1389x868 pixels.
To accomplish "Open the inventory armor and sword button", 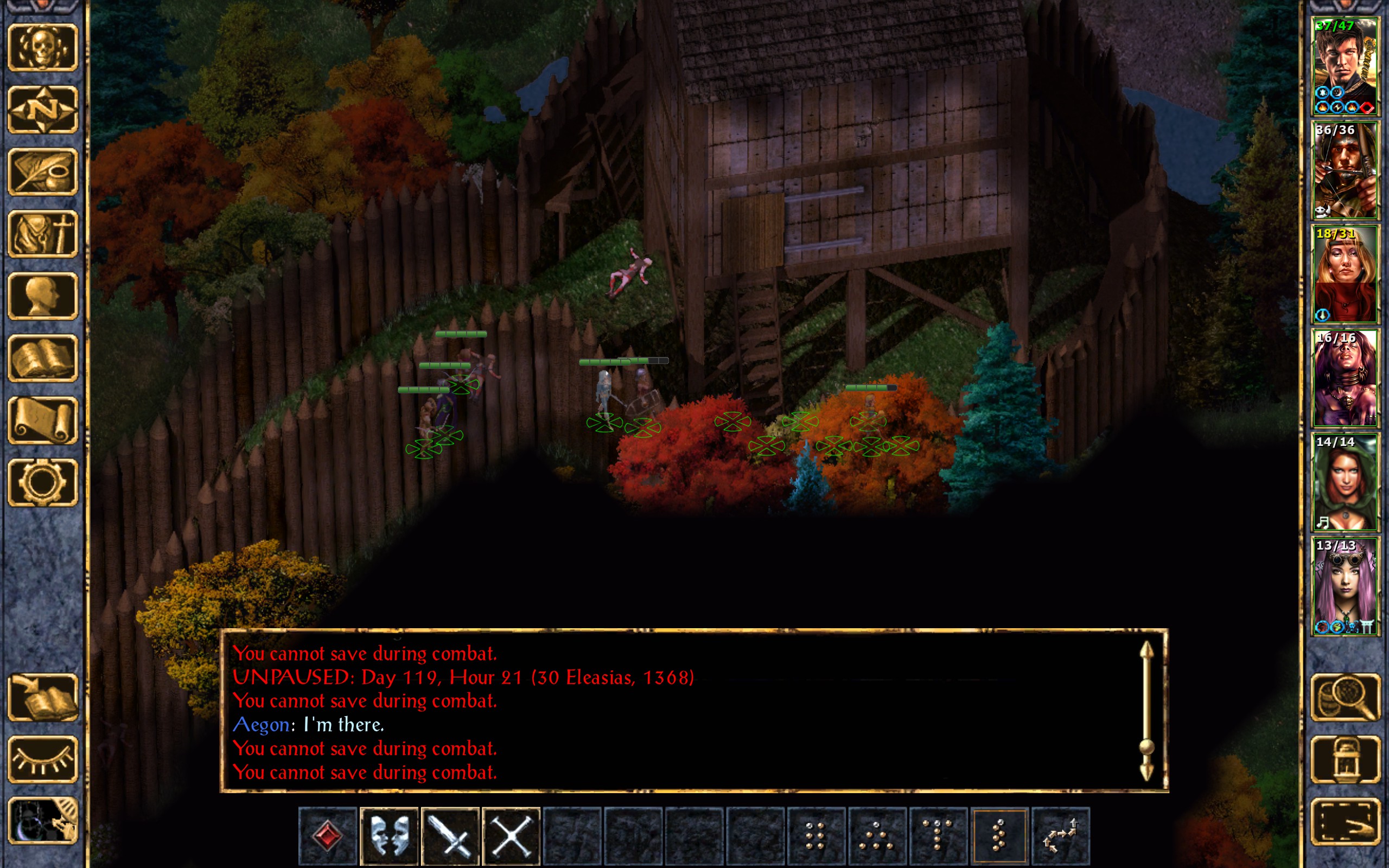I will tap(42, 234).
